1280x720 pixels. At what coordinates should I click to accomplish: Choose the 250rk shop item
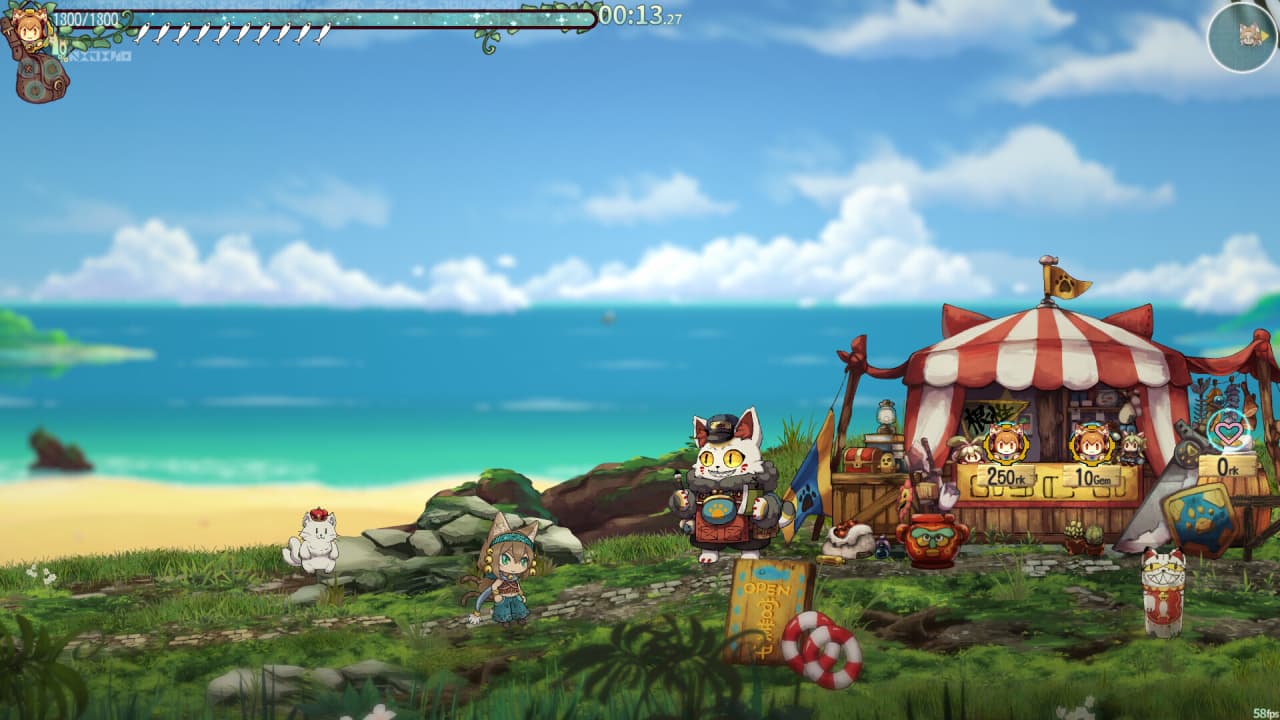point(1004,443)
